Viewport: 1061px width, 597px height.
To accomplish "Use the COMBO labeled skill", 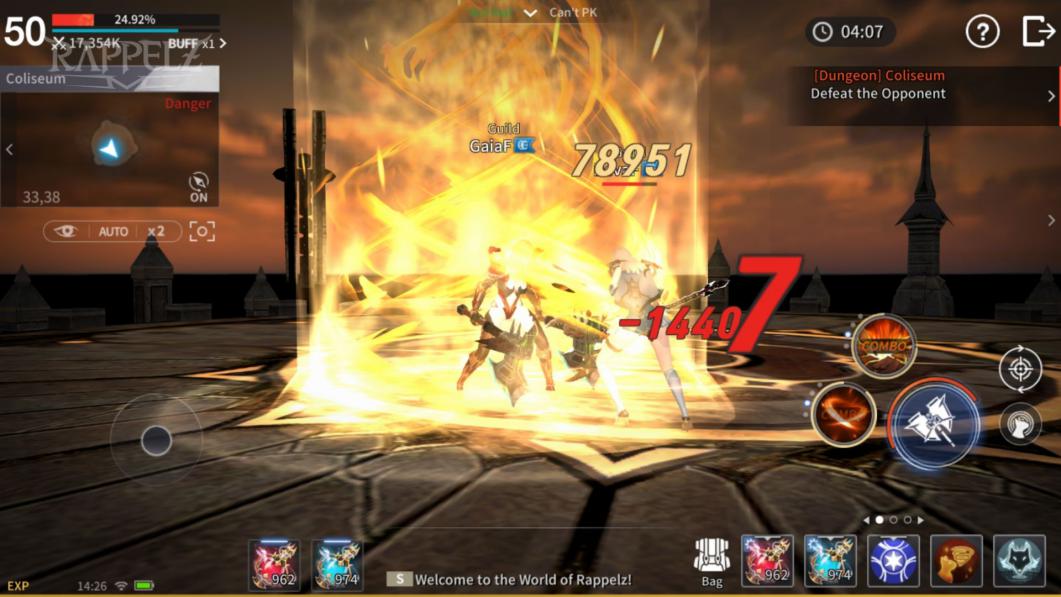I will pyautogui.click(x=883, y=346).
